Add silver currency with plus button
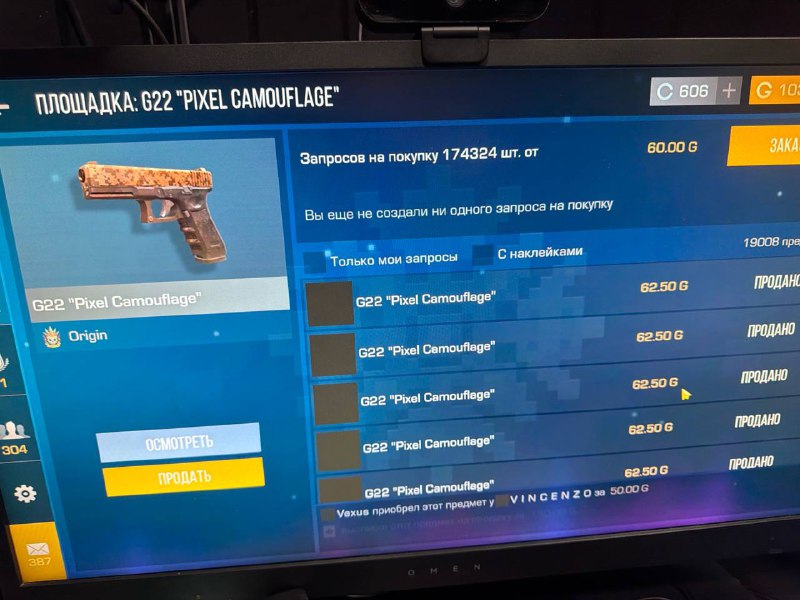Screen dimensions: 800x600 click(x=729, y=91)
